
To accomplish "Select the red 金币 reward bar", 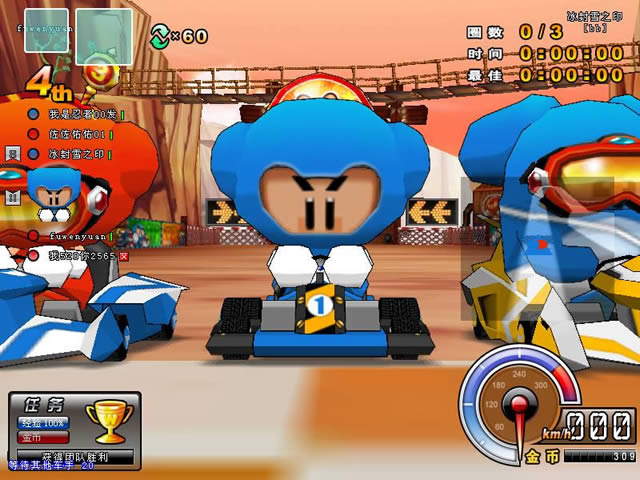I will 42,437.
